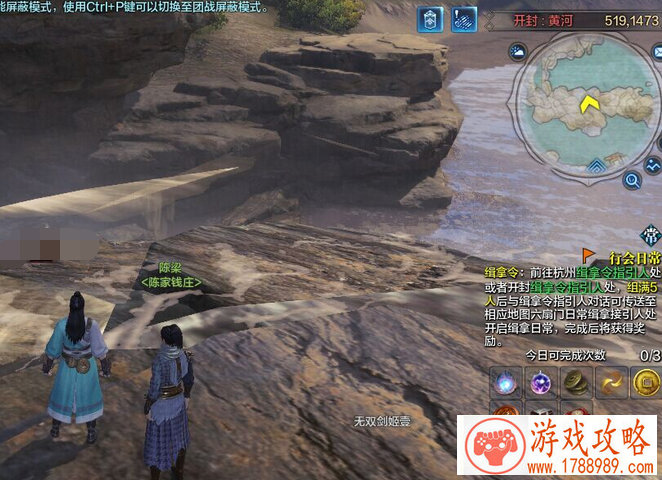Select the gold square-holed coin slot
This screenshot has width=662, height=480.
[x=645, y=380]
